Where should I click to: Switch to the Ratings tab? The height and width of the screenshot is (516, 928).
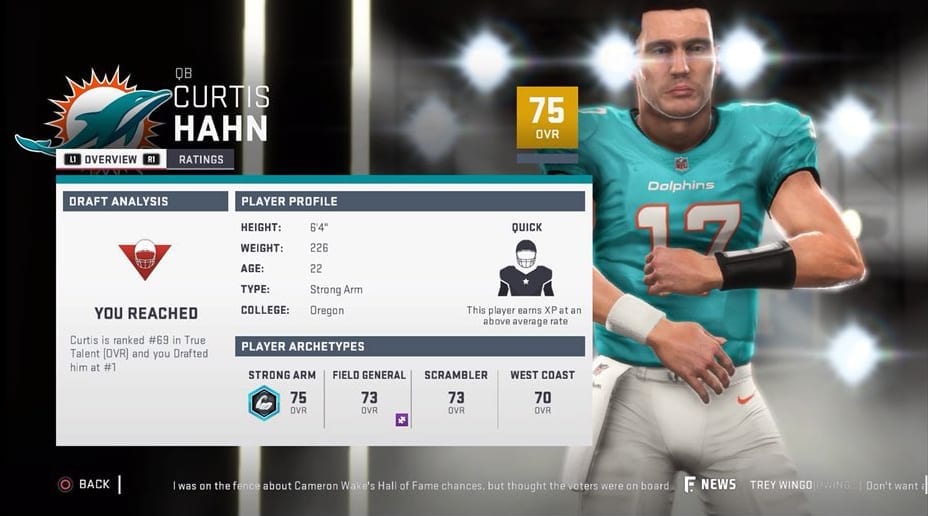click(200, 159)
